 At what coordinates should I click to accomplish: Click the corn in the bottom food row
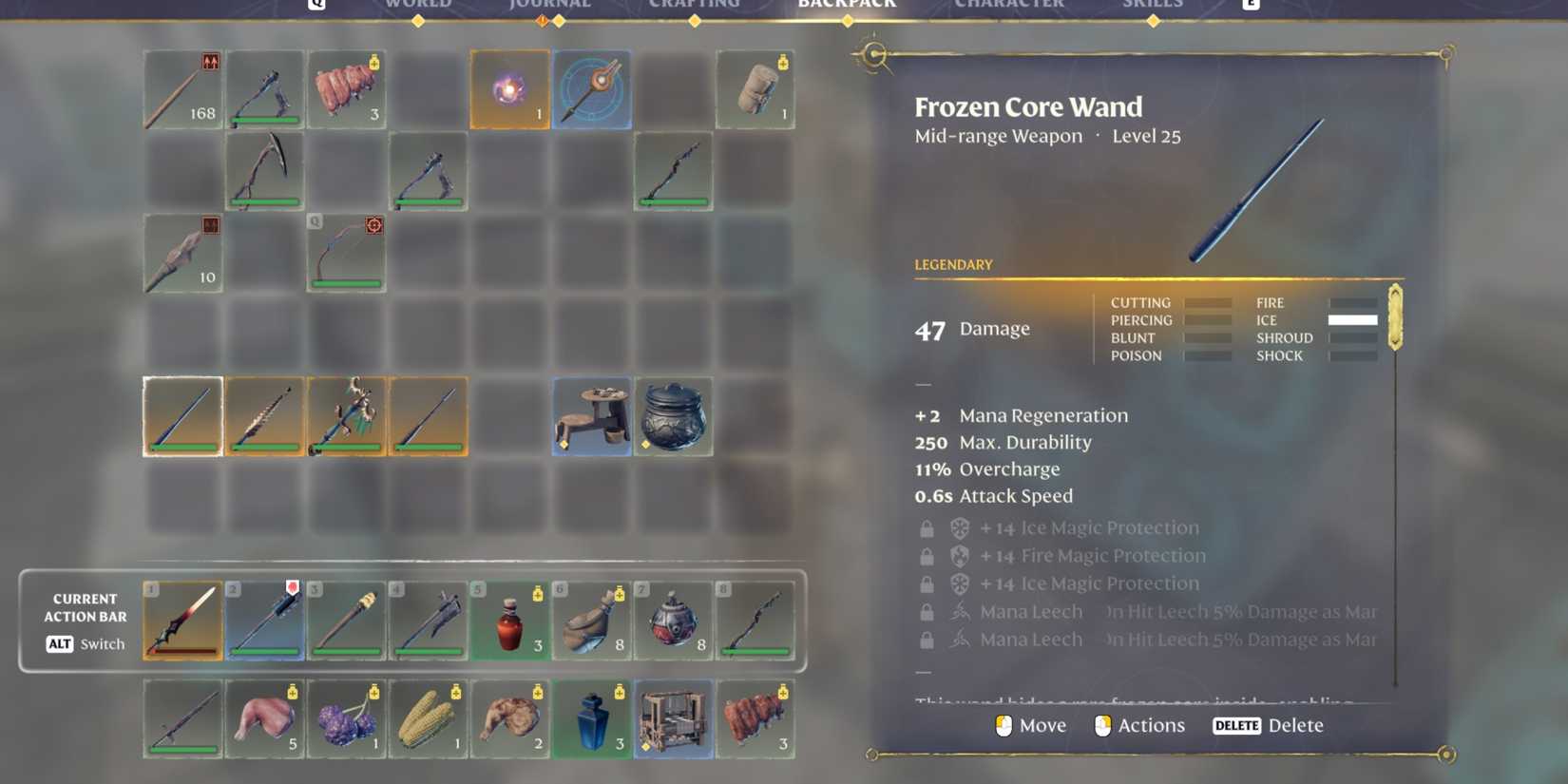click(x=428, y=720)
